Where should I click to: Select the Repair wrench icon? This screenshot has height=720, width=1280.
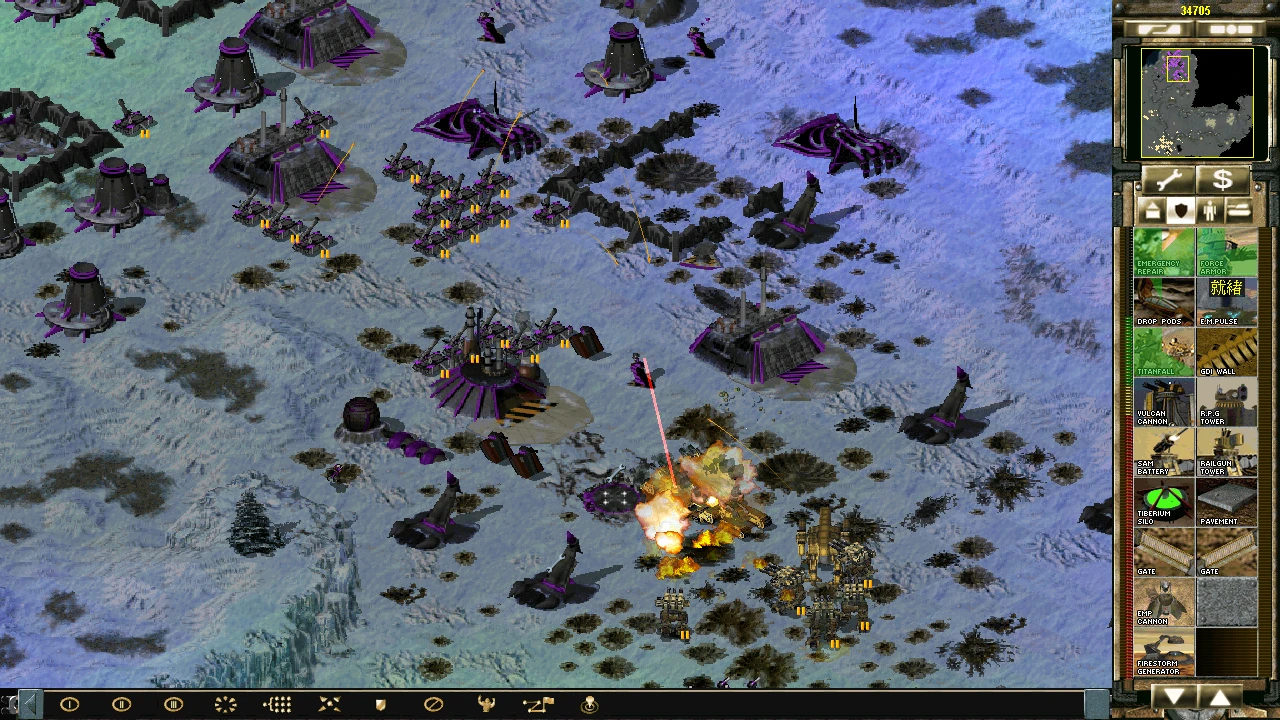[1168, 180]
